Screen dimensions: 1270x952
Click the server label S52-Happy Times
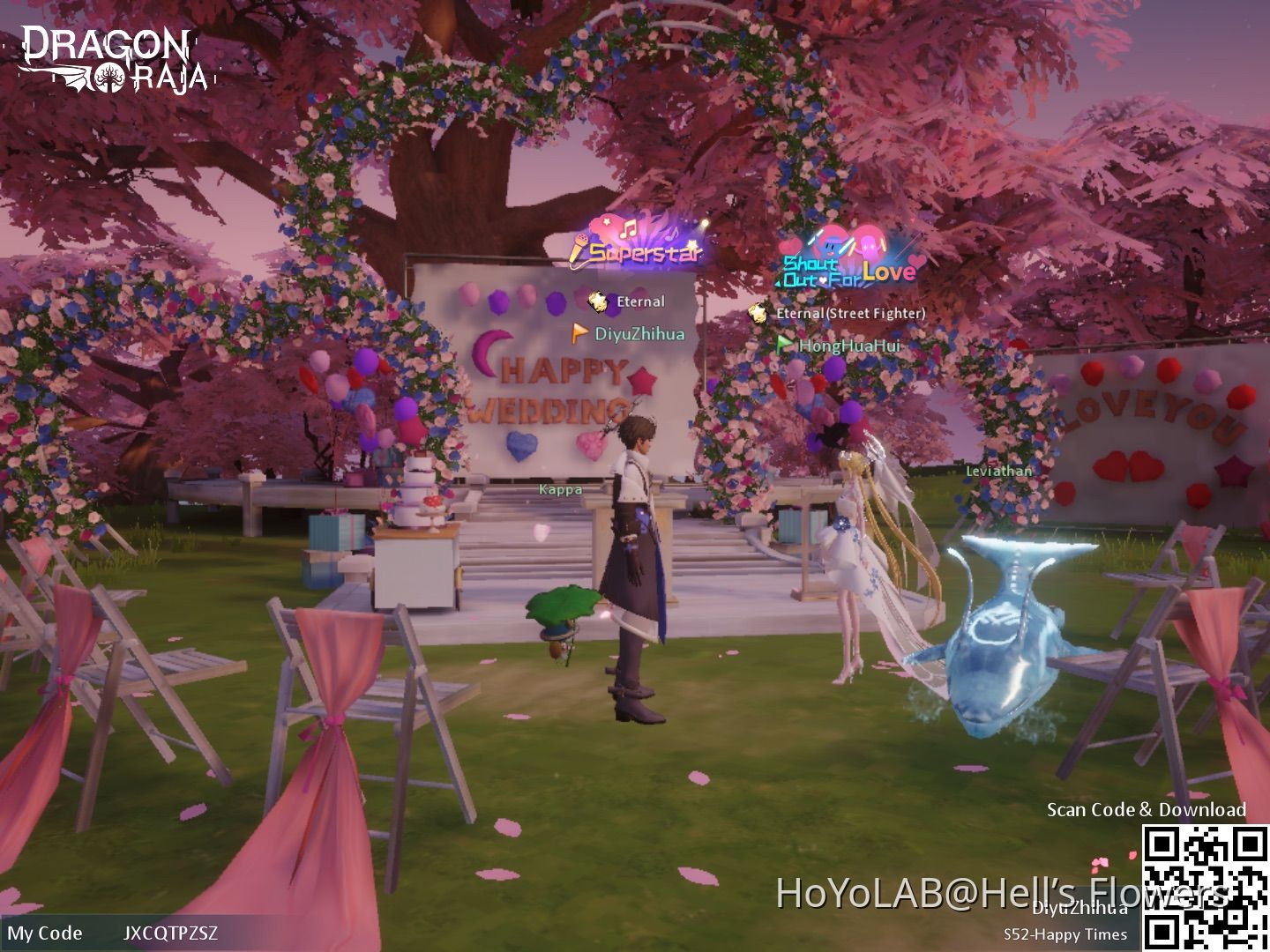[x=1066, y=933]
